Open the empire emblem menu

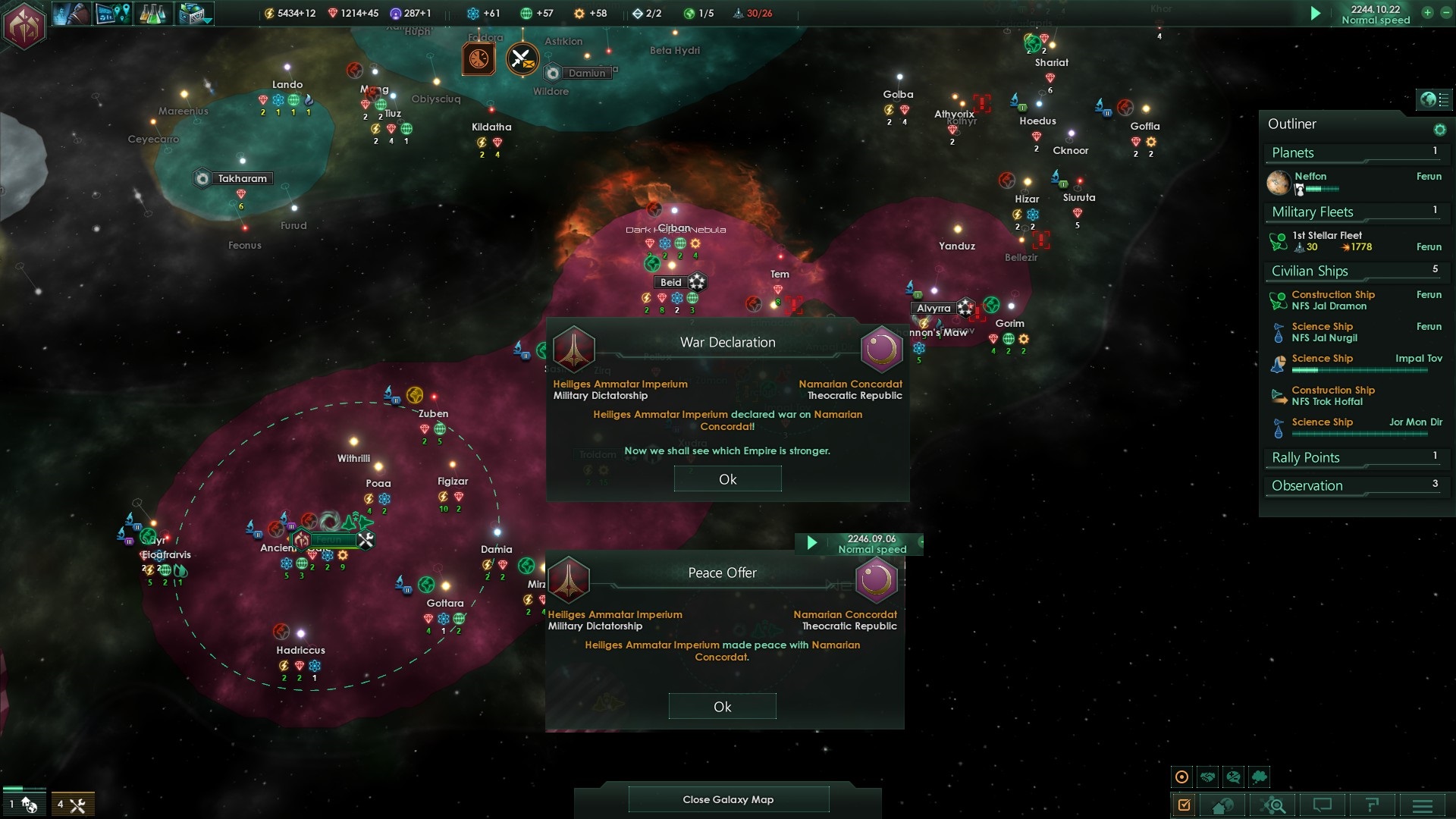[x=24, y=25]
